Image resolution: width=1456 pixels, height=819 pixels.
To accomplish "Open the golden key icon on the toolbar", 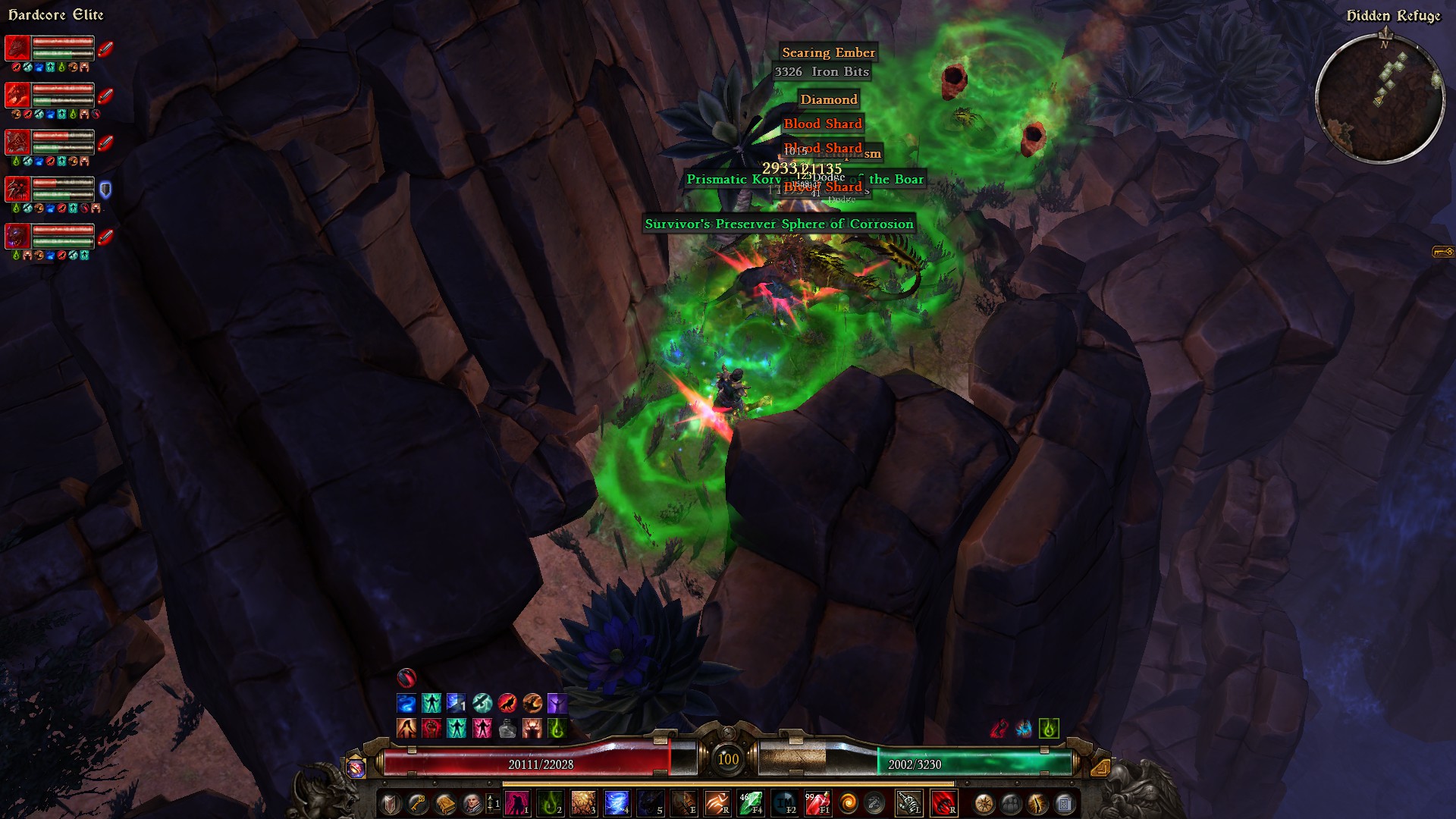I will pyautogui.click(x=418, y=803).
